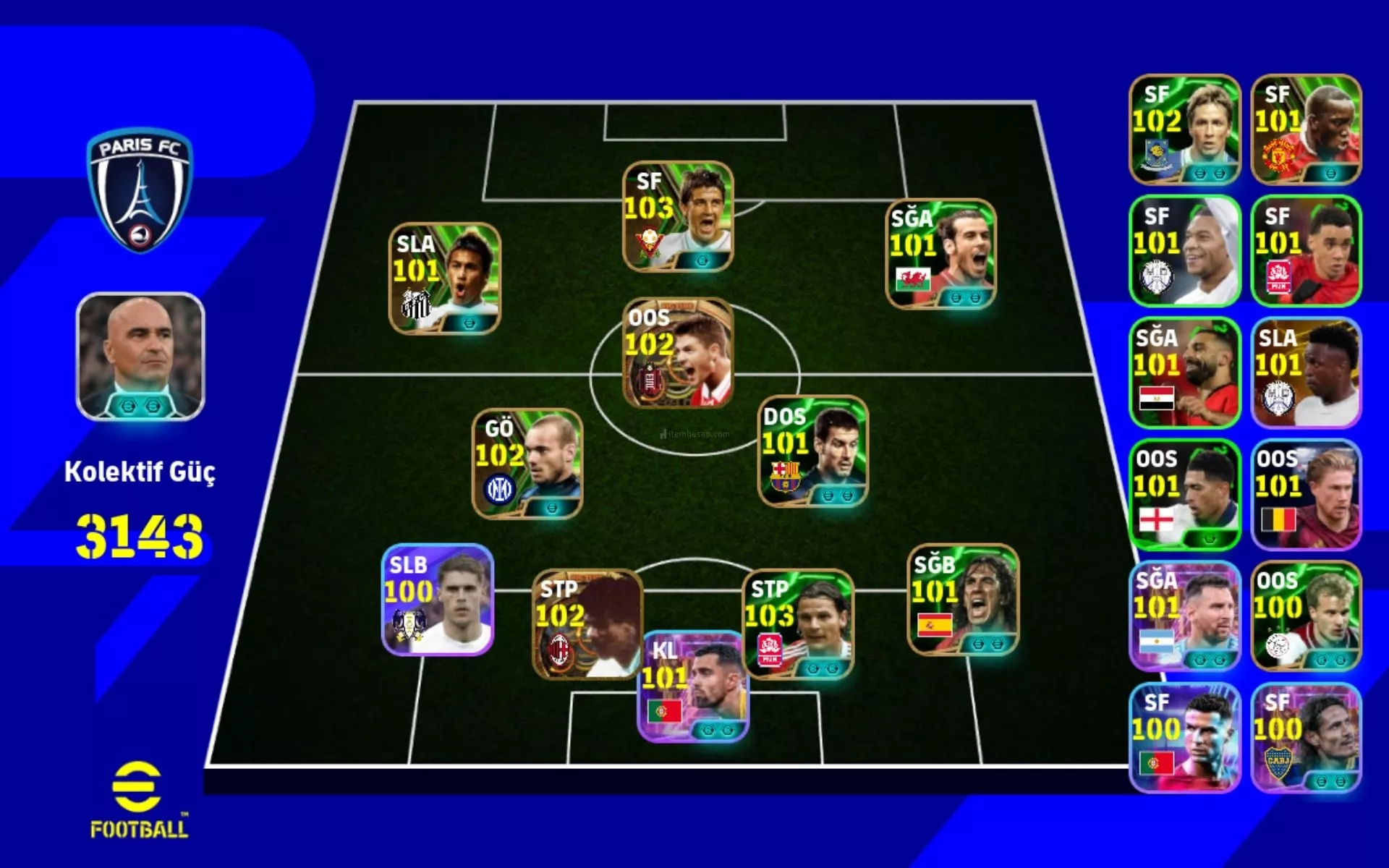Screen dimensions: 1389x868
Task: Pick the SF 101 substitute with Manchester United badge
Action: [x=1306, y=129]
